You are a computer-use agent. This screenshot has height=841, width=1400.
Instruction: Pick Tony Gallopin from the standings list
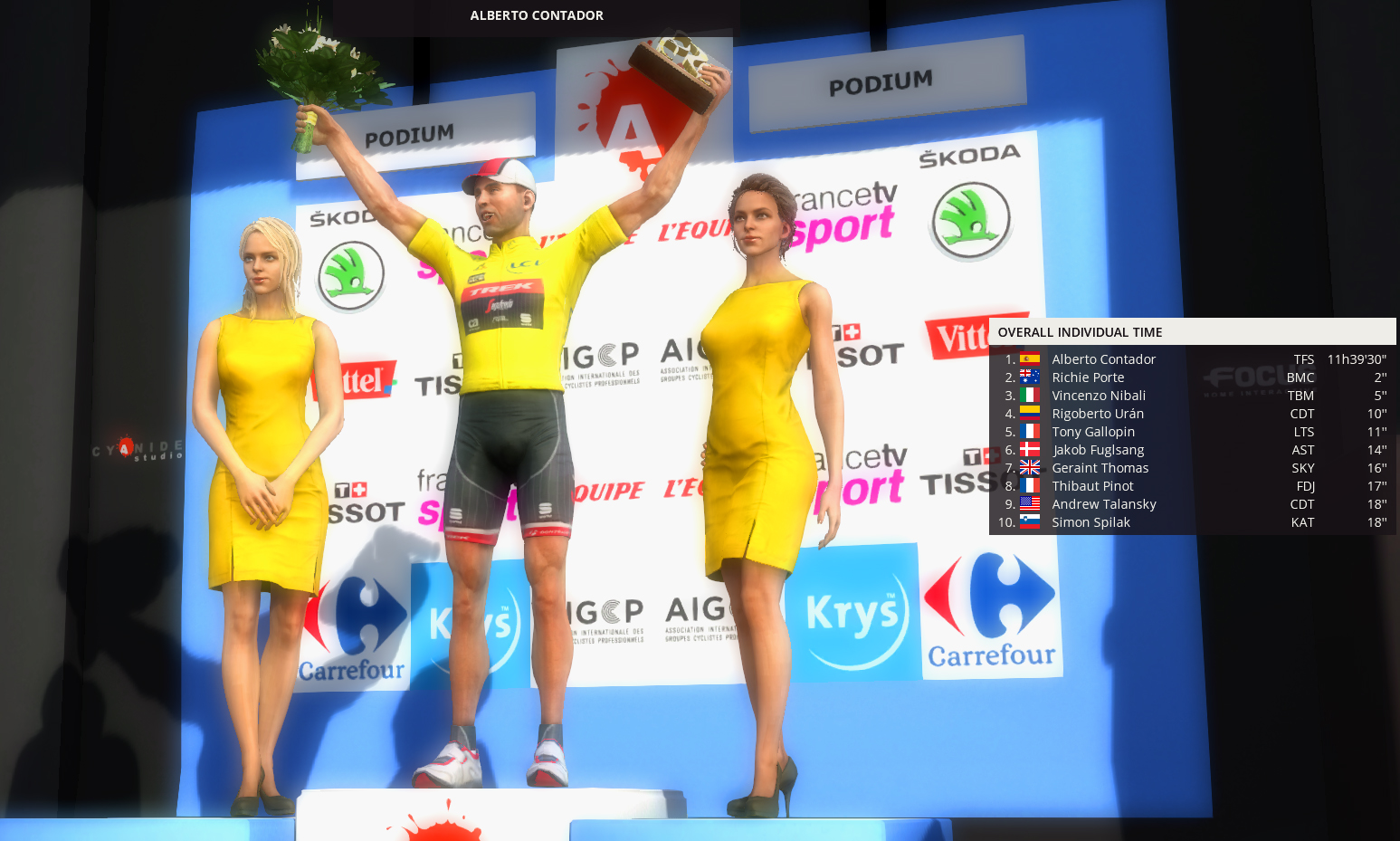tap(1093, 432)
